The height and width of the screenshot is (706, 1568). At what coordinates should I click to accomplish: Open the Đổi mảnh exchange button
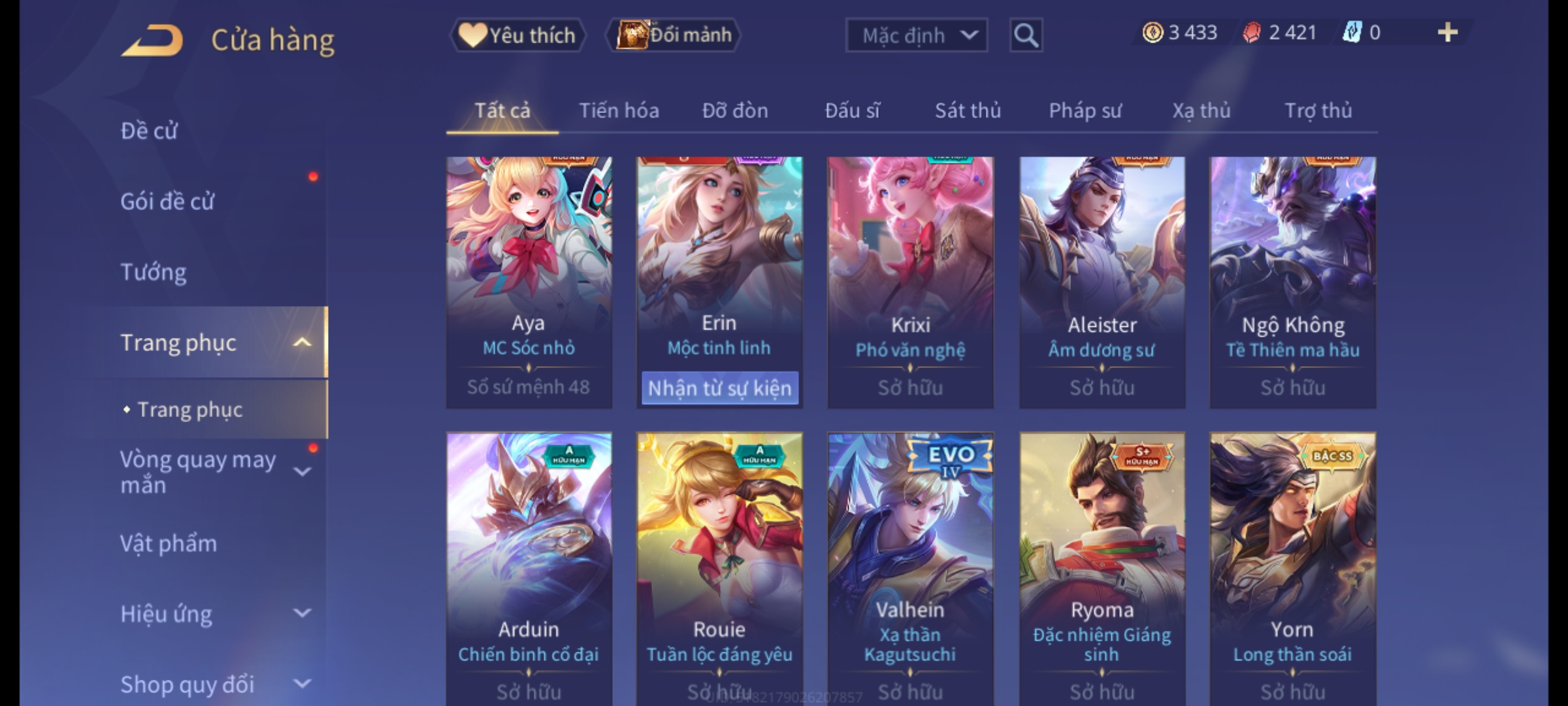(674, 35)
